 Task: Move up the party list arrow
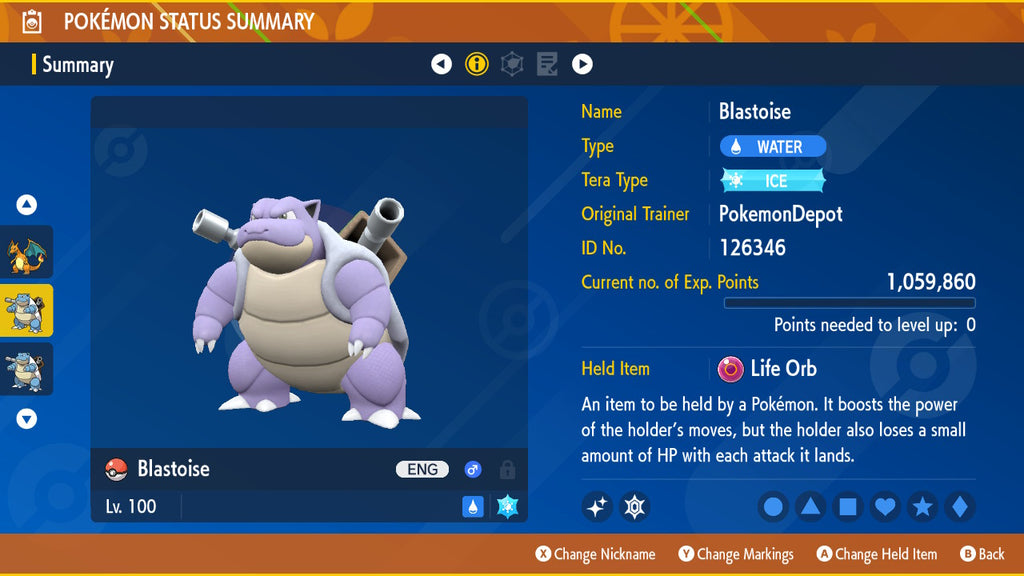pos(27,206)
